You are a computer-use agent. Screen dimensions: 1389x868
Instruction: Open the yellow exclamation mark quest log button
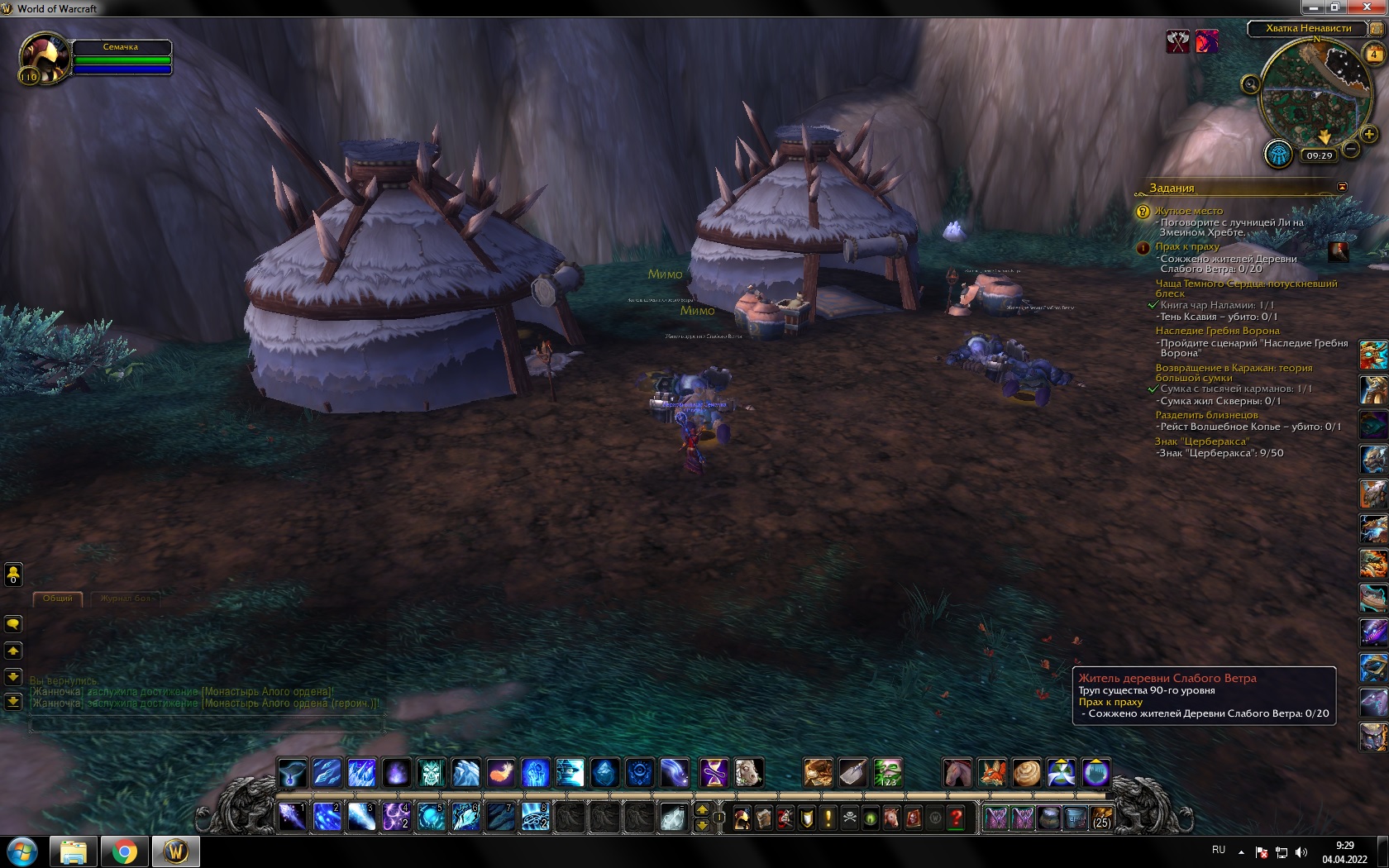point(828,818)
